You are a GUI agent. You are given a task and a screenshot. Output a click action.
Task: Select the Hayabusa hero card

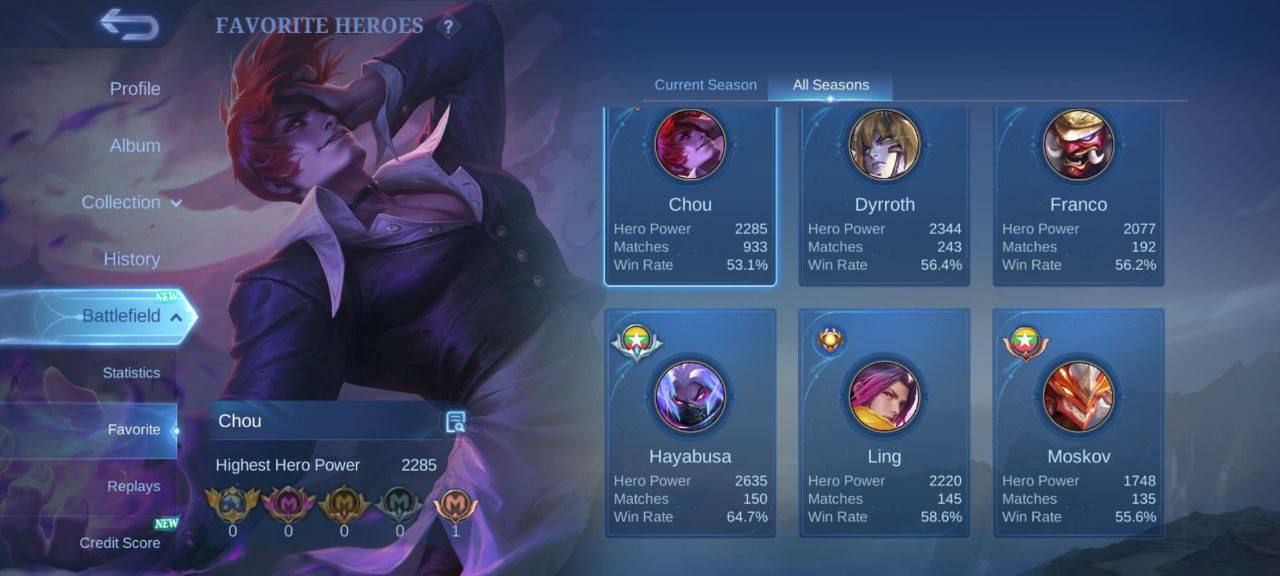690,422
